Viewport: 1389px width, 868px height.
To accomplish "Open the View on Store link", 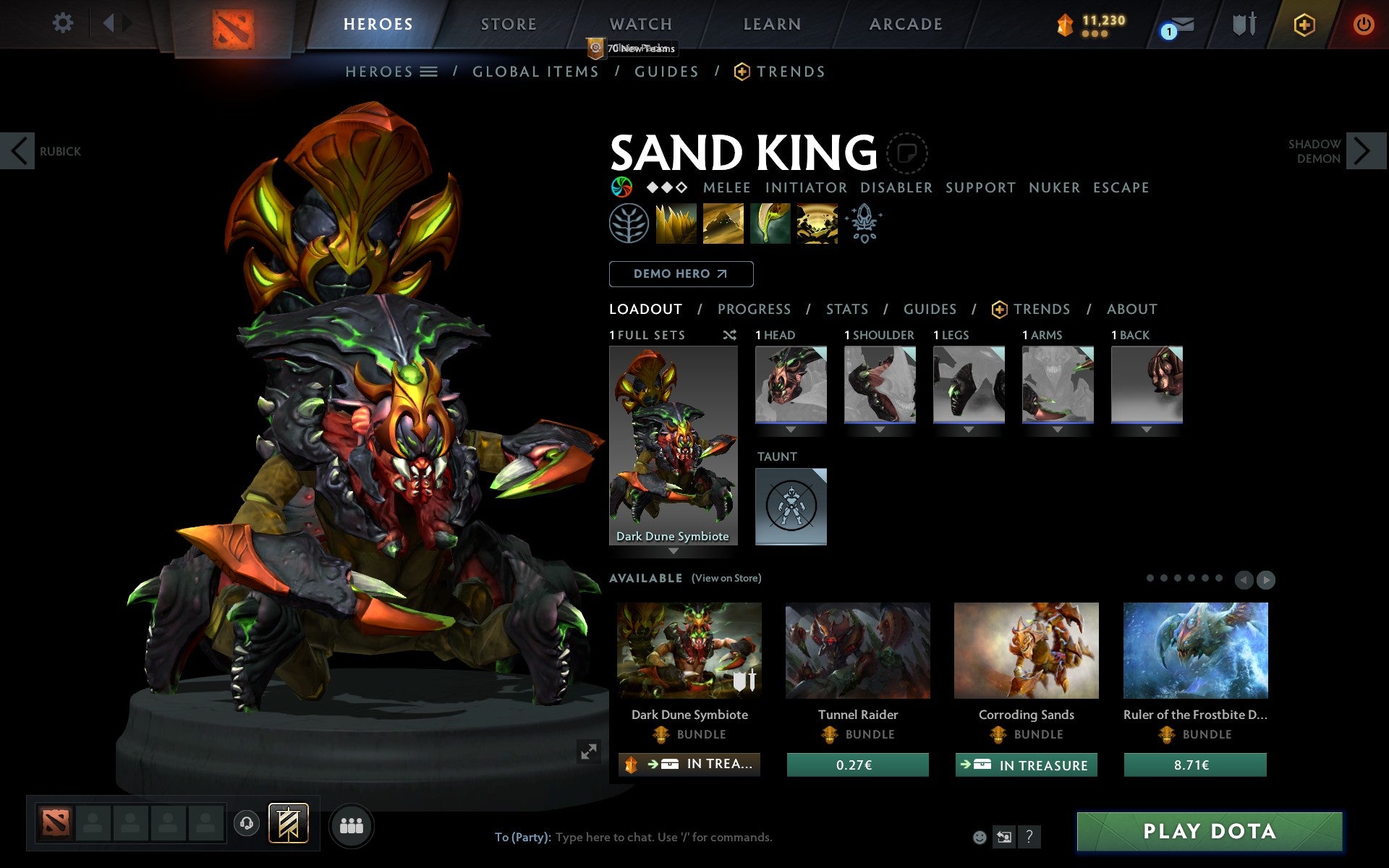I will tap(726, 579).
